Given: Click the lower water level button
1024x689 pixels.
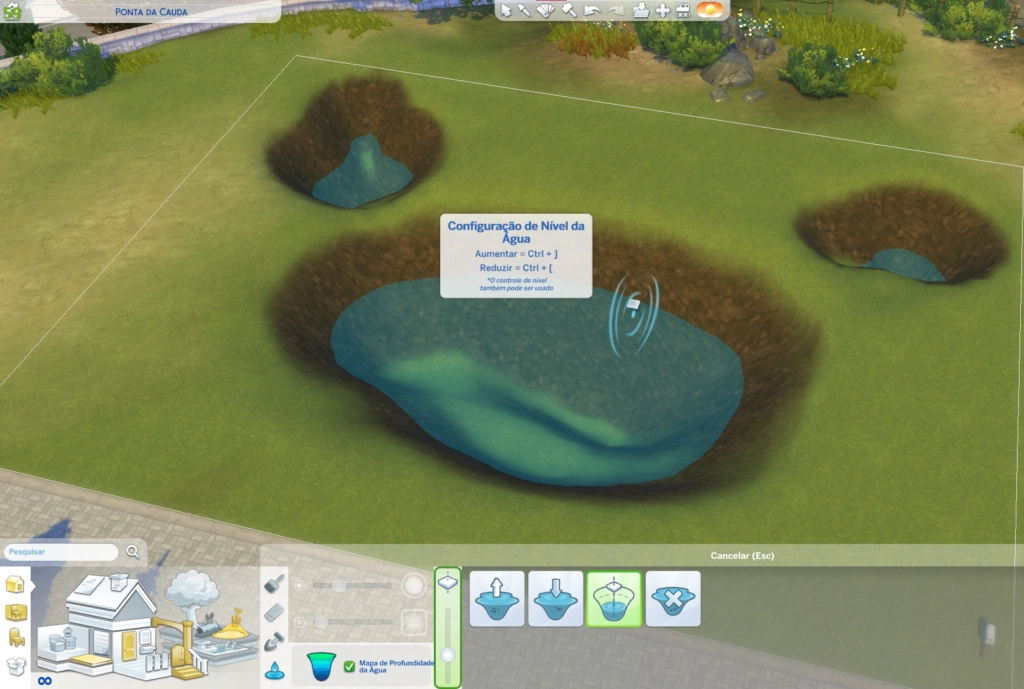Looking at the screenshot, I should [x=555, y=599].
